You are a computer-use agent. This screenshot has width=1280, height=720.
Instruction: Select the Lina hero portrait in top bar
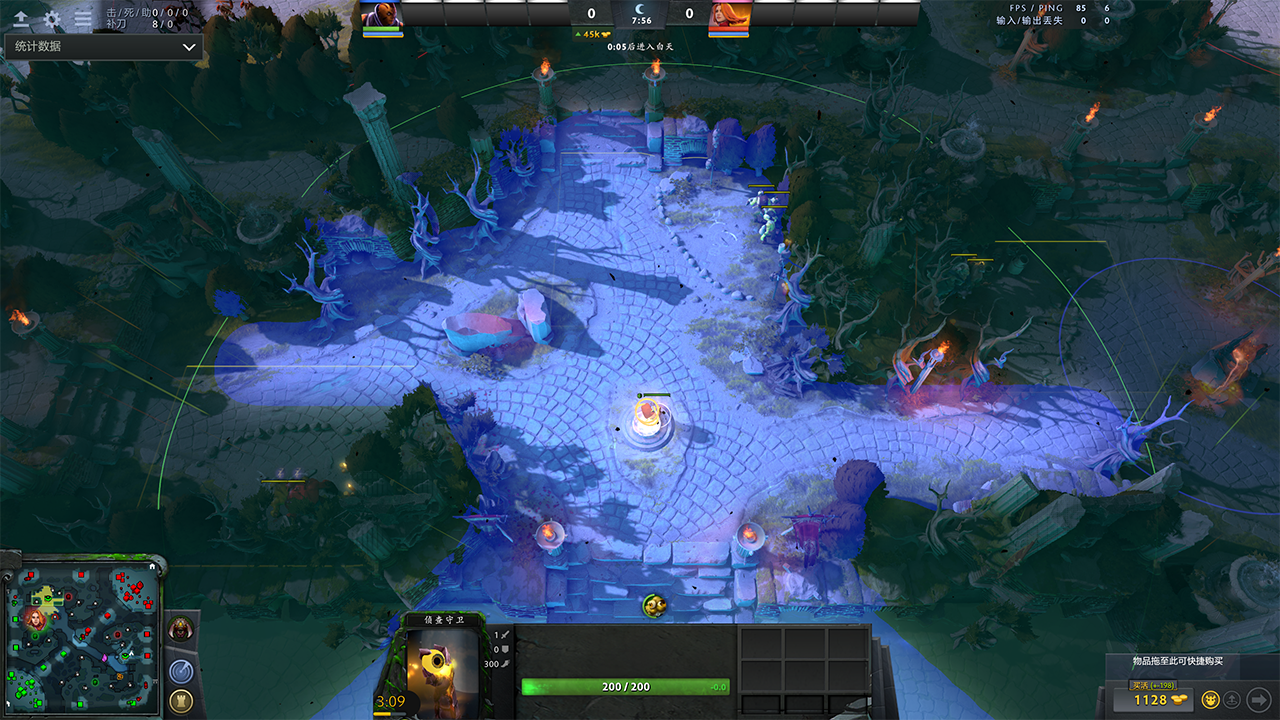coord(730,14)
